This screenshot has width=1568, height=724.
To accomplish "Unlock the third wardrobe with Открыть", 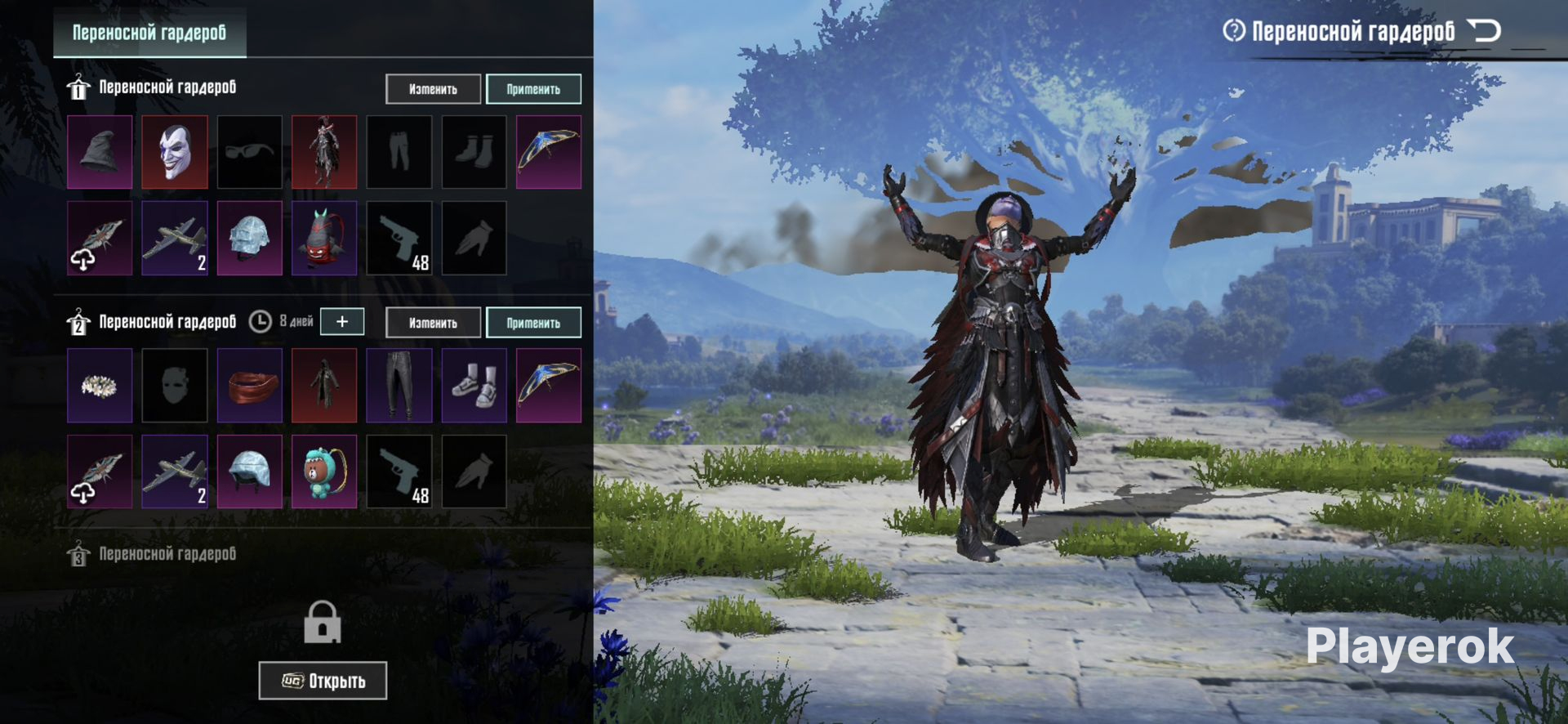I will pyautogui.click(x=323, y=681).
